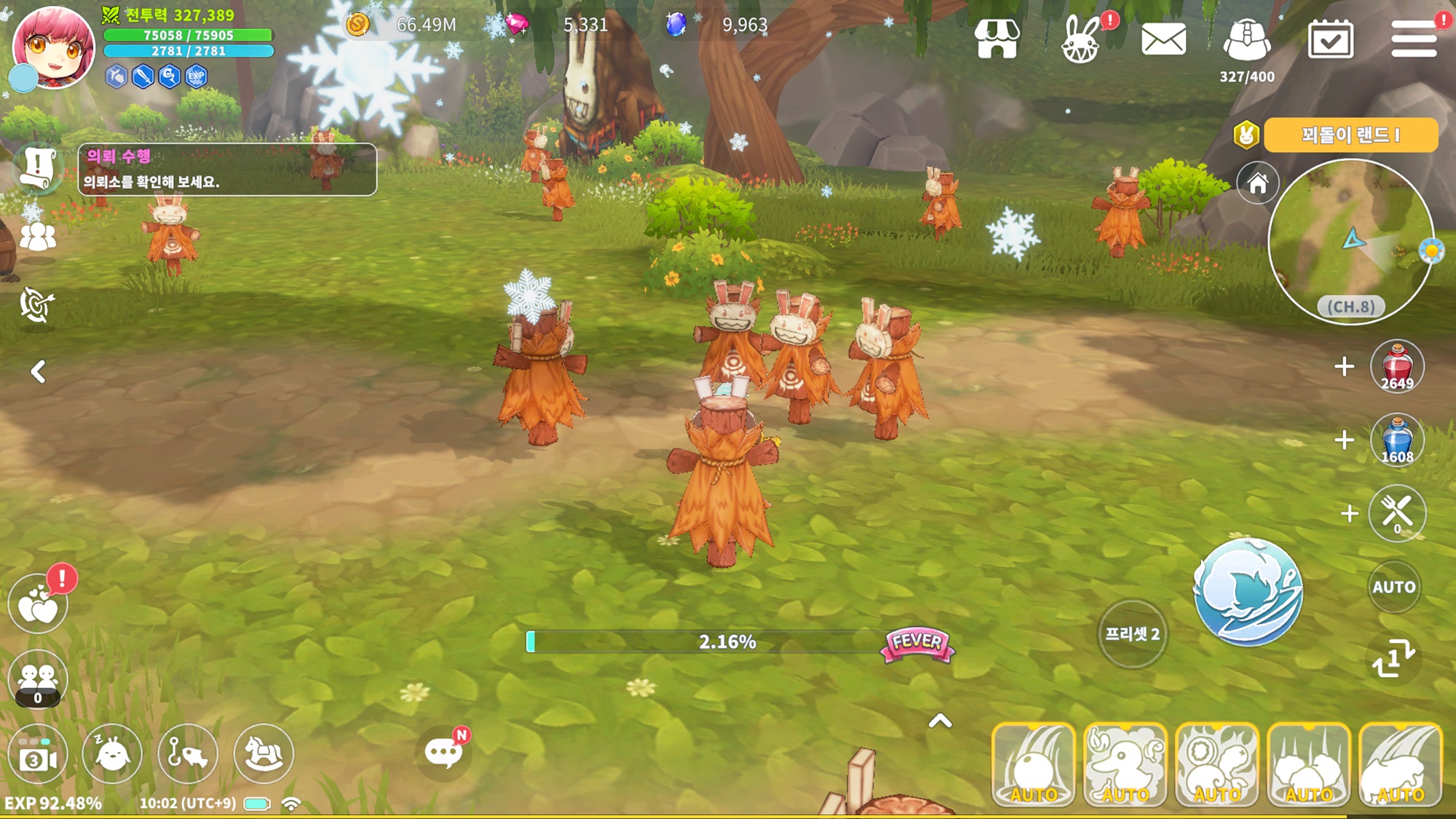Screen dimensions: 1456x819
Task: Open the hamburger main menu
Action: coord(1413,39)
